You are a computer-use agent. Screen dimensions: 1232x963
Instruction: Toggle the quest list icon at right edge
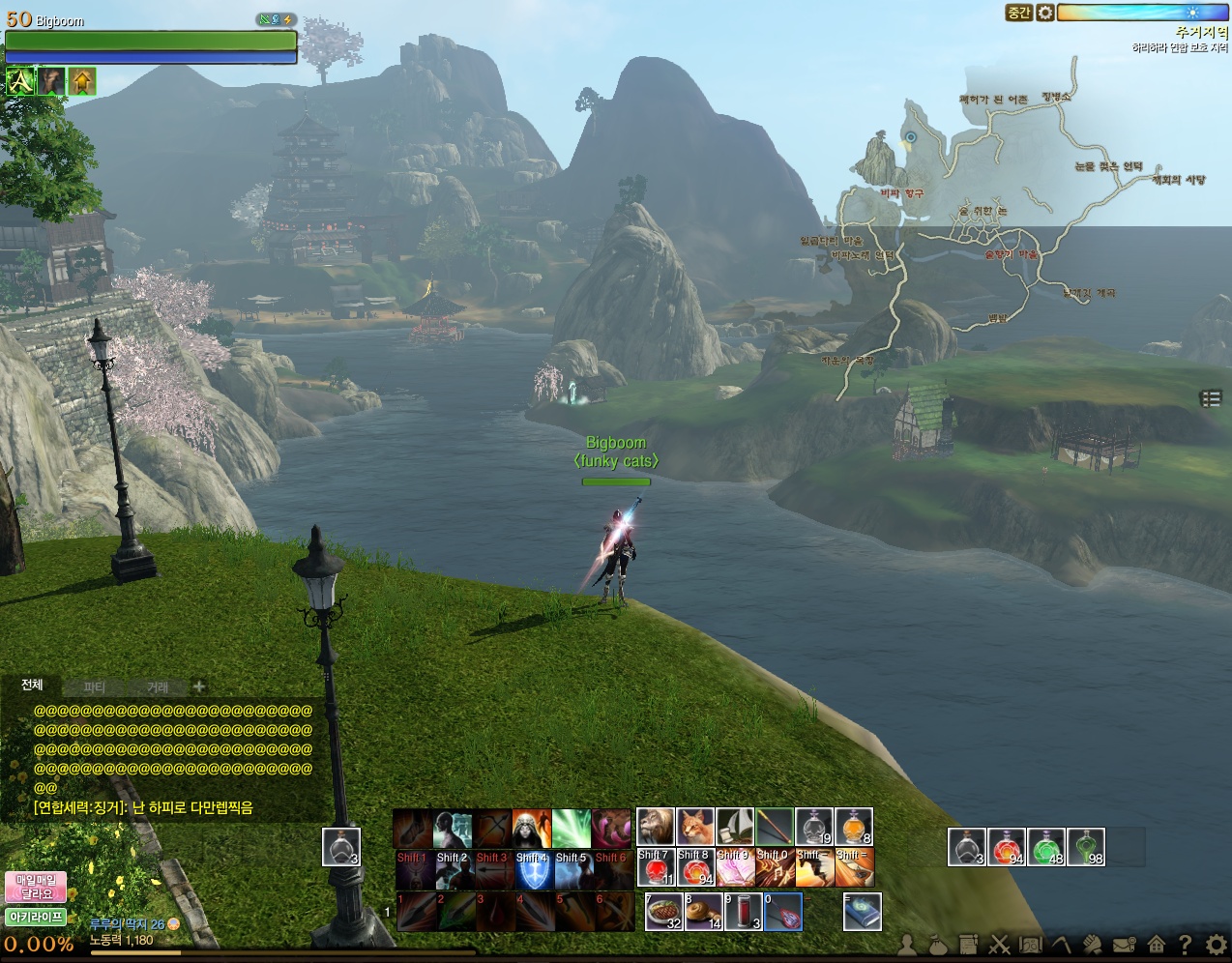1211,398
